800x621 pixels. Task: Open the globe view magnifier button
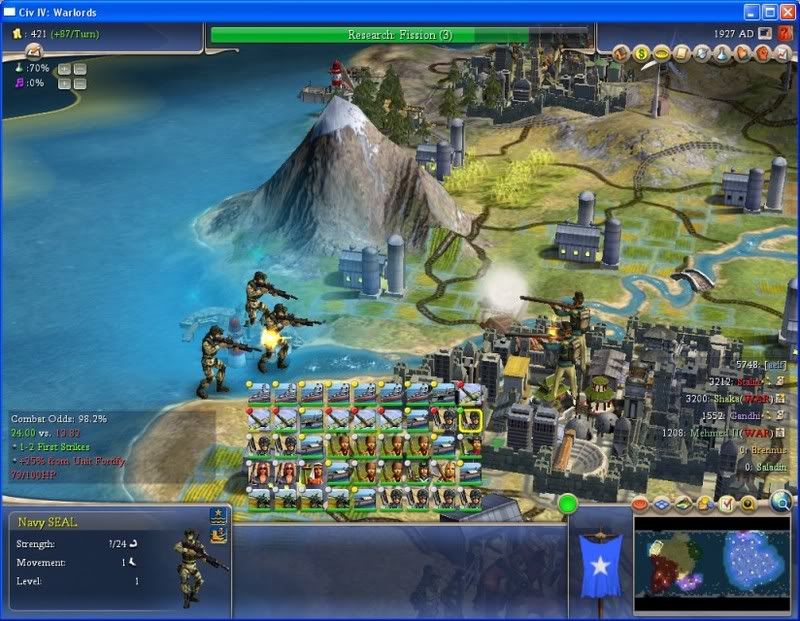pos(781,503)
